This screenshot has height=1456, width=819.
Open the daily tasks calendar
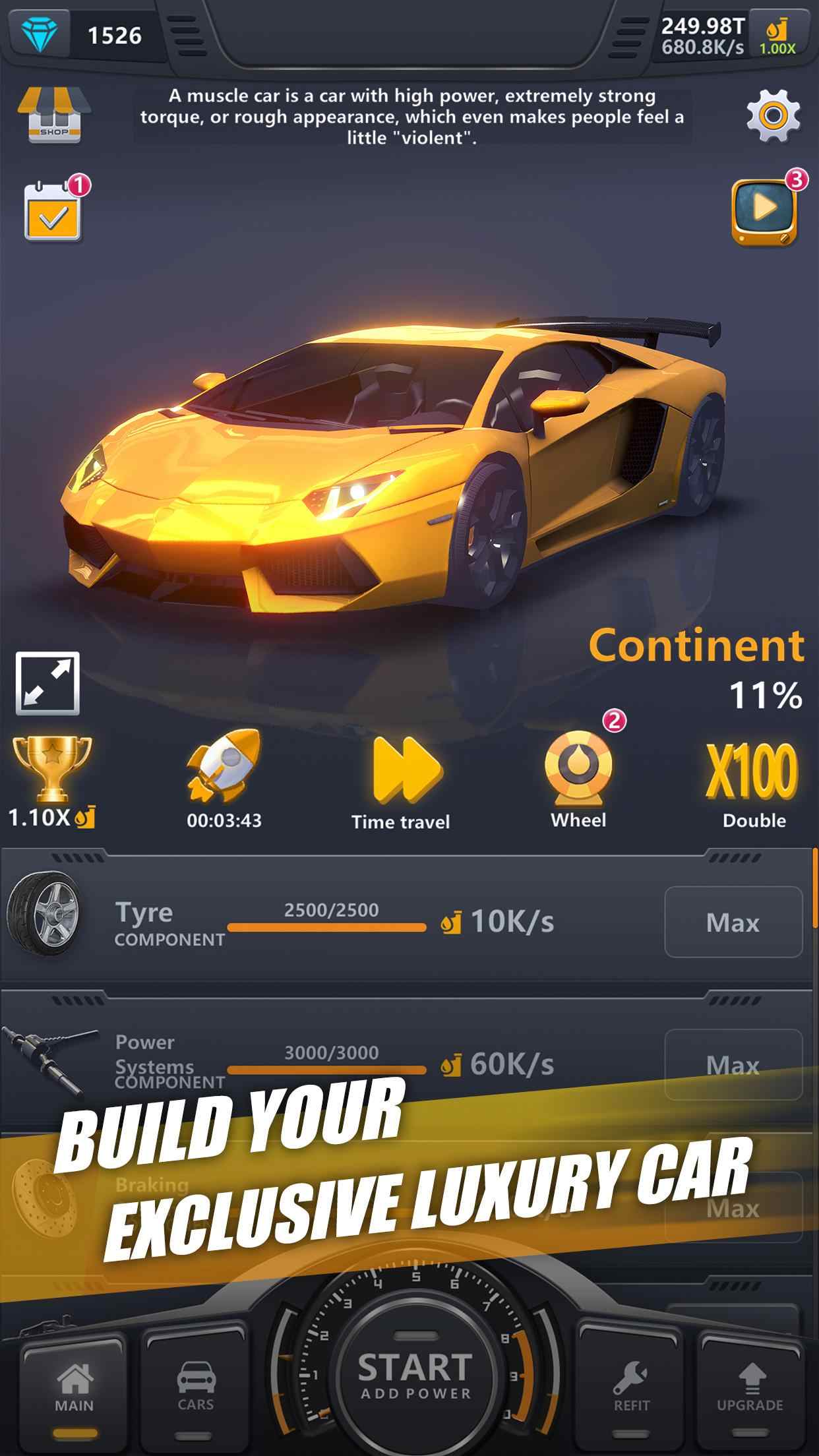click(54, 211)
